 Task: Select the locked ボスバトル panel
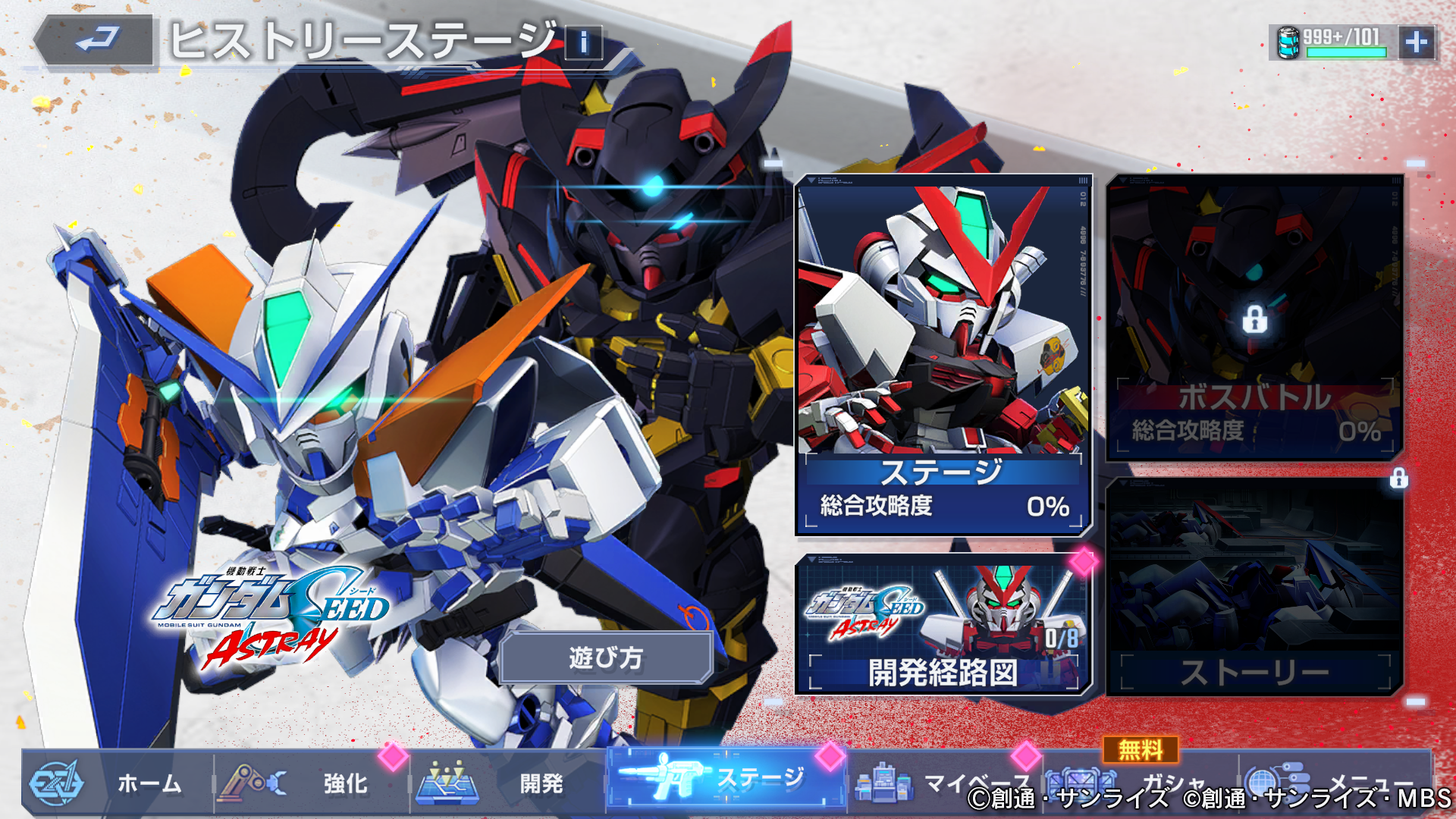tap(1251, 318)
